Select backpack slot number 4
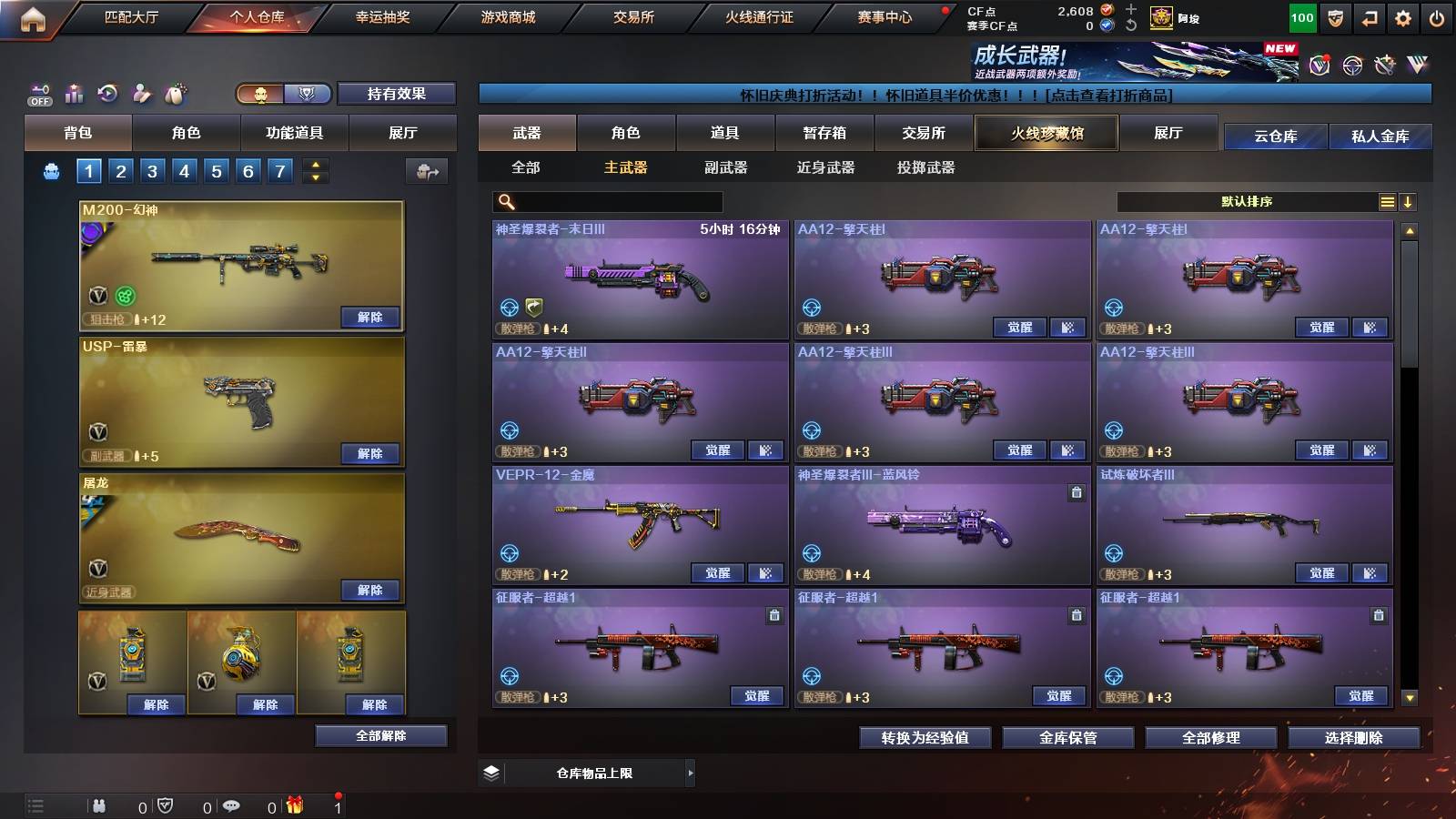1456x819 pixels. coord(185,169)
